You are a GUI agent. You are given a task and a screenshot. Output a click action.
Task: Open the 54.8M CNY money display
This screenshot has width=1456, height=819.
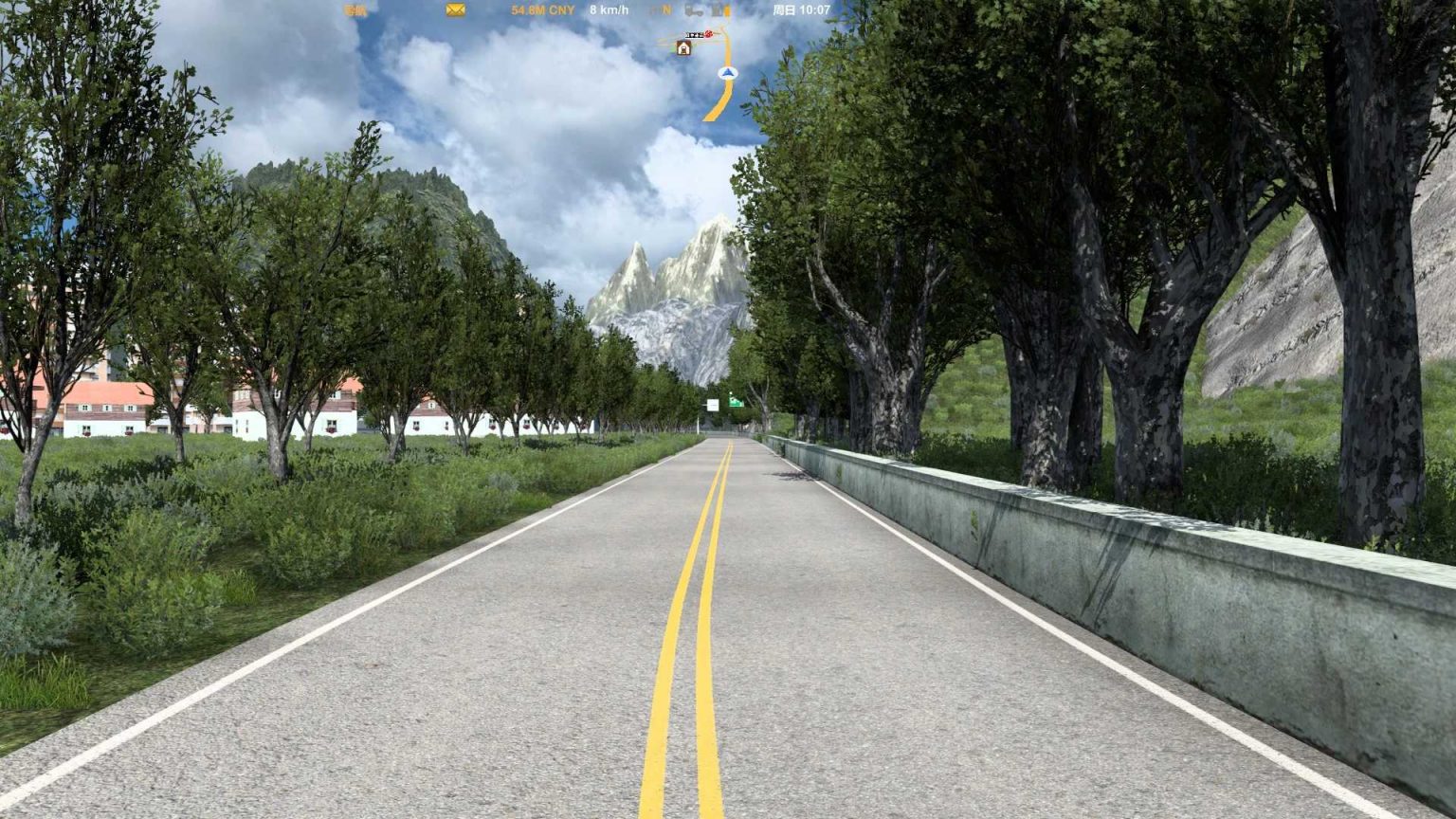540,10
